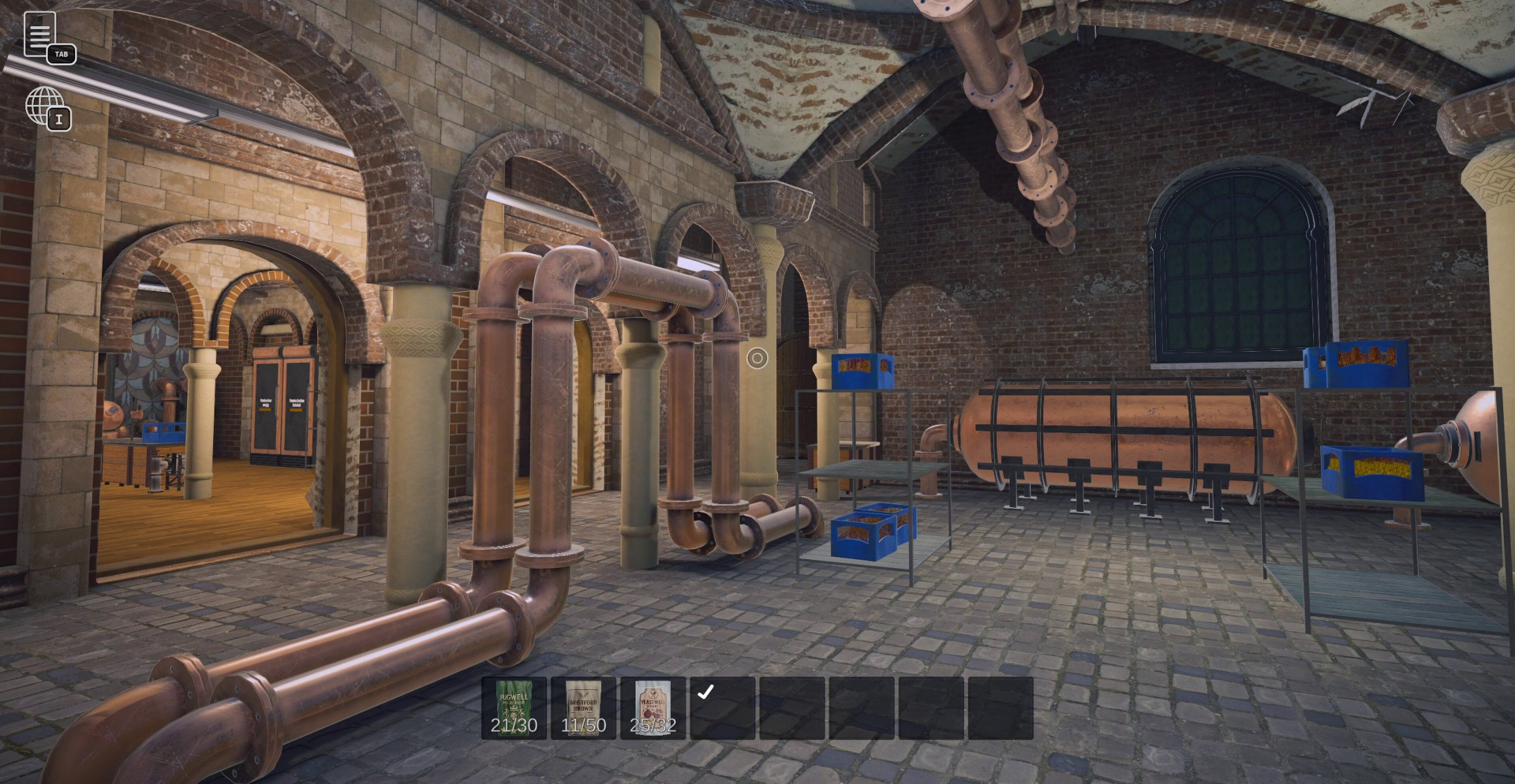Select the green Pugwell hop bag slot
This screenshot has width=1515, height=784.
(x=514, y=707)
